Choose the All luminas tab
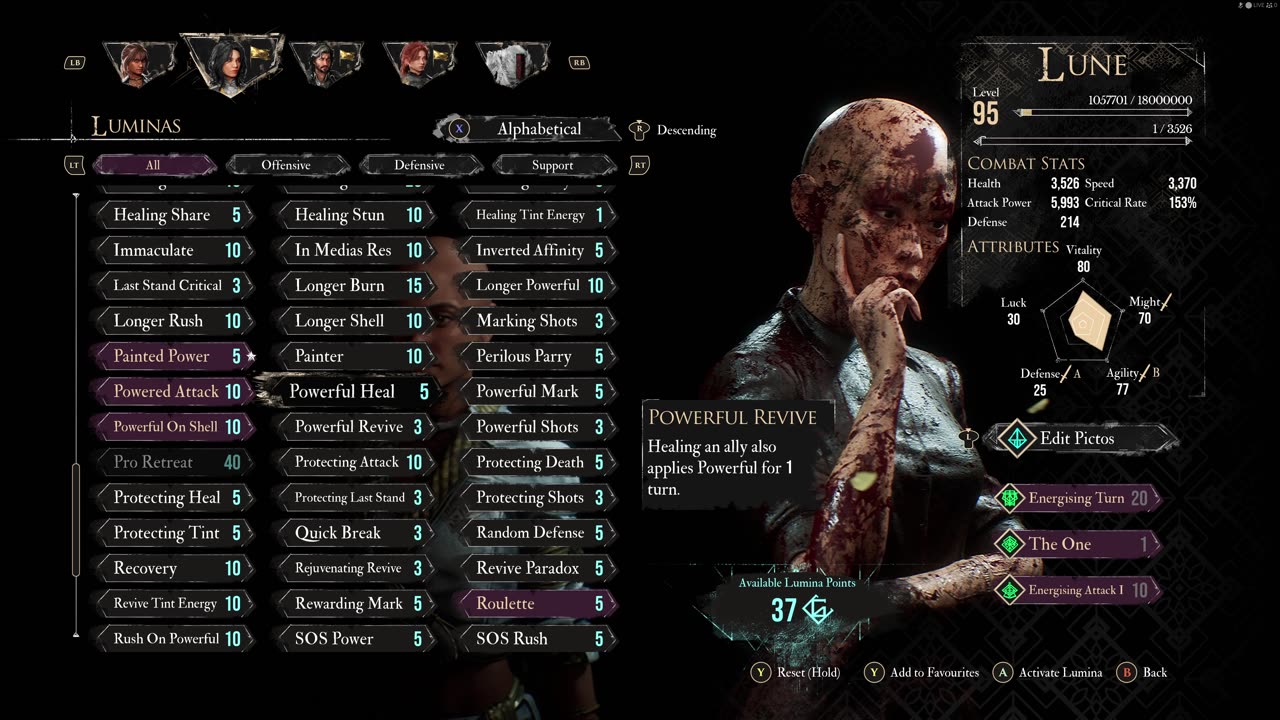 pos(152,165)
